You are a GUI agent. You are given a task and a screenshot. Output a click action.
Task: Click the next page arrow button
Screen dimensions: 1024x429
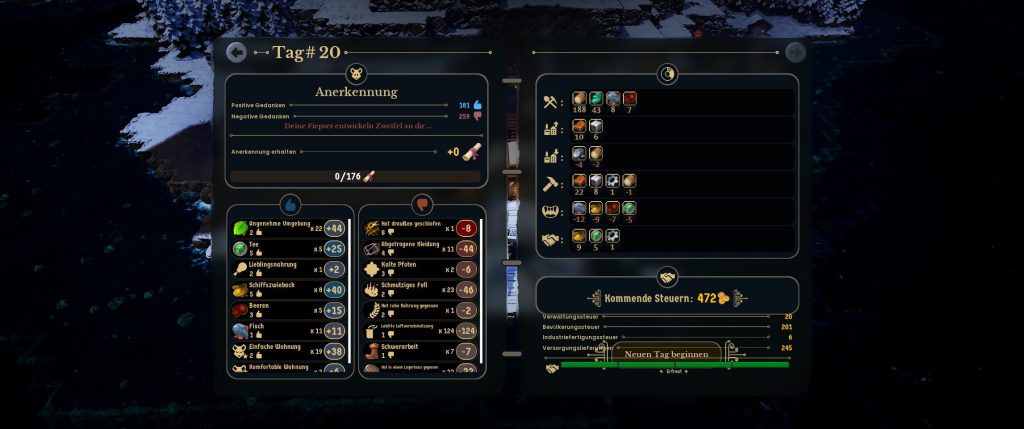pyautogui.click(x=795, y=52)
